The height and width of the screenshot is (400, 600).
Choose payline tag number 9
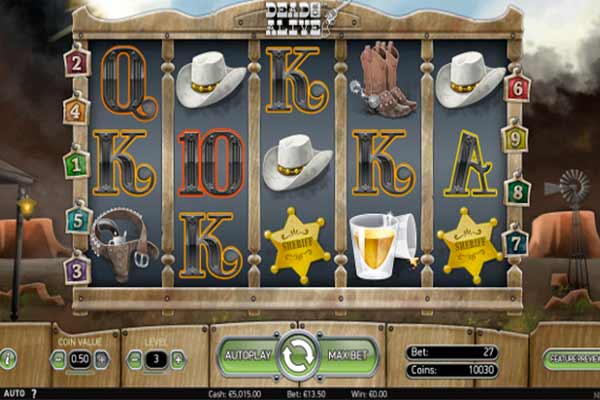(515, 135)
